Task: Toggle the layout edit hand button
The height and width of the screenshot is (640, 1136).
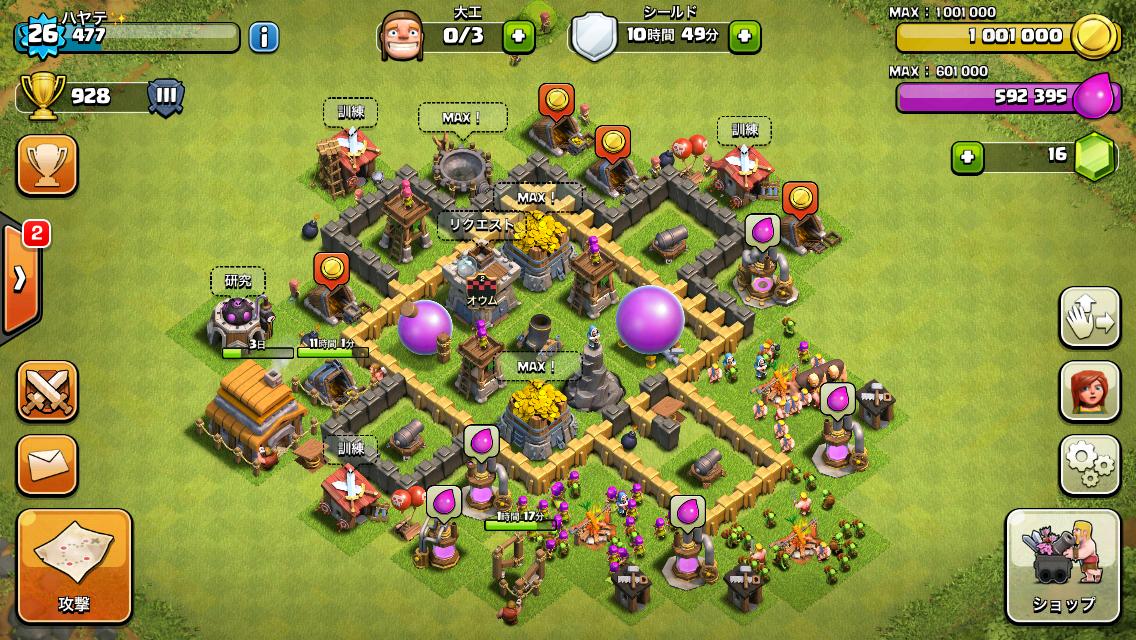Action: (1090, 318)
